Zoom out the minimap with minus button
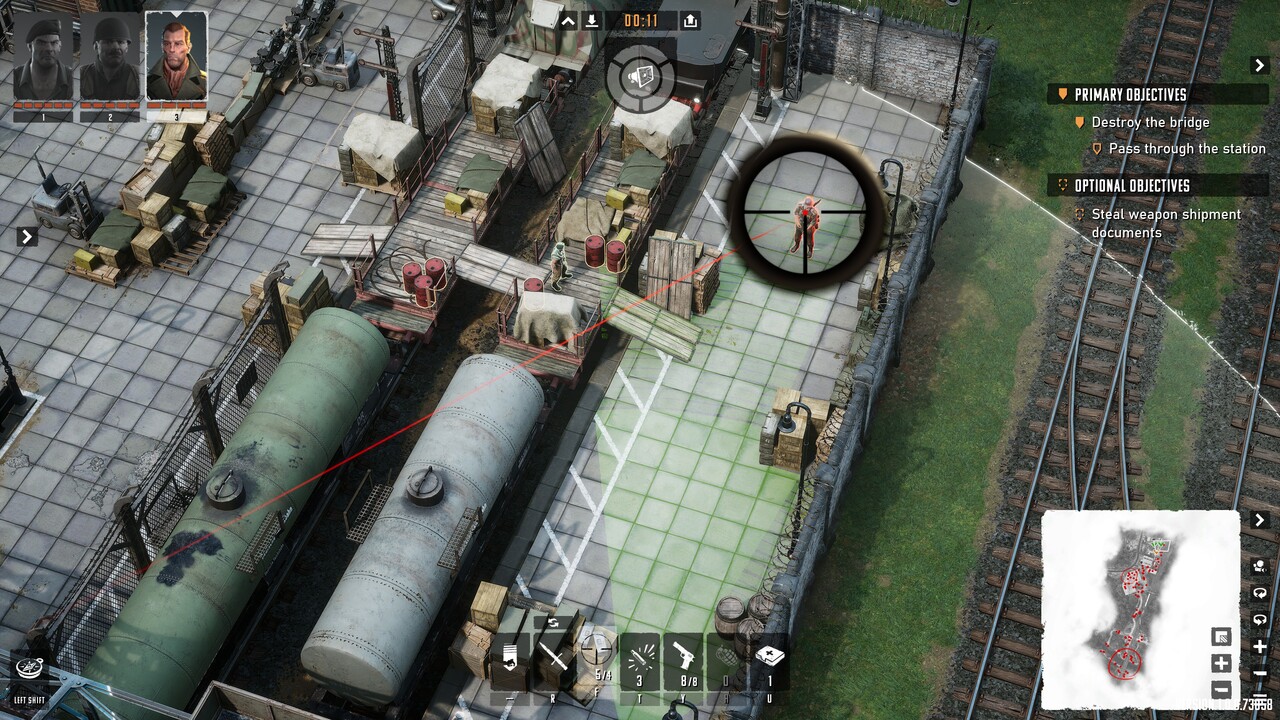Screen dimensions: 1280x720 tap(1221, 689)
